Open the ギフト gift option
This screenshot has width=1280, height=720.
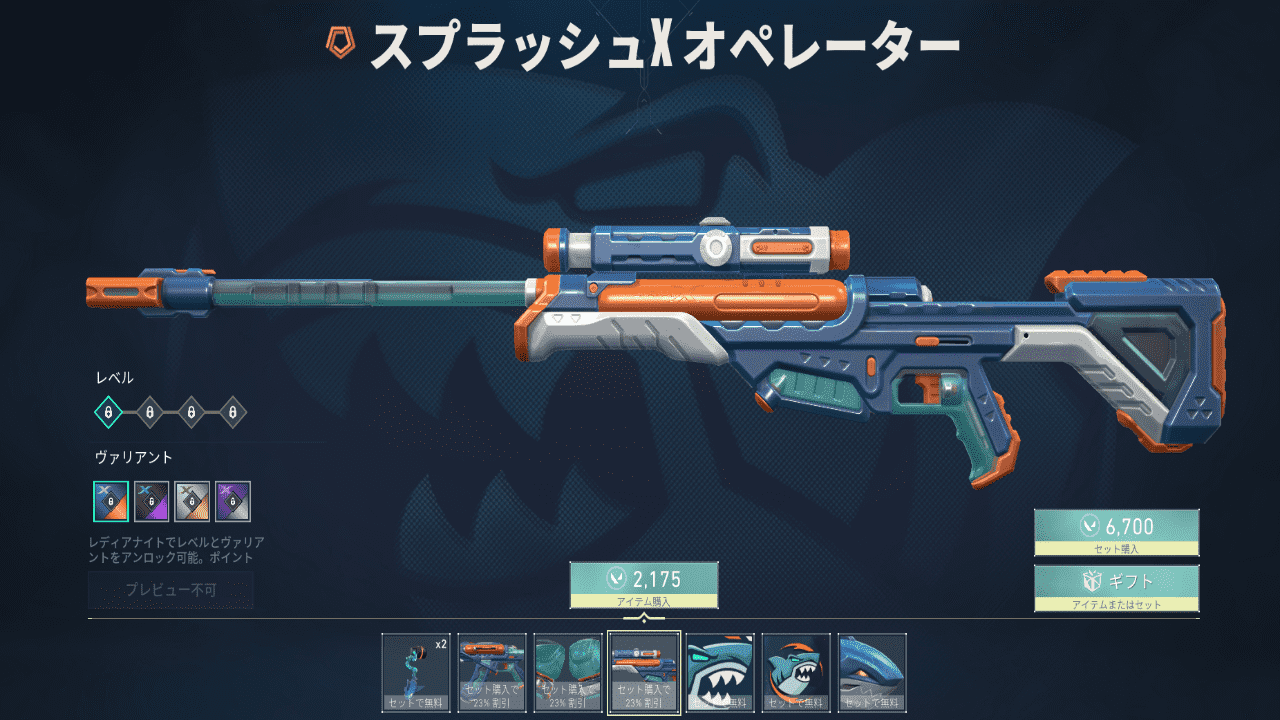(x=1116, y=587)
